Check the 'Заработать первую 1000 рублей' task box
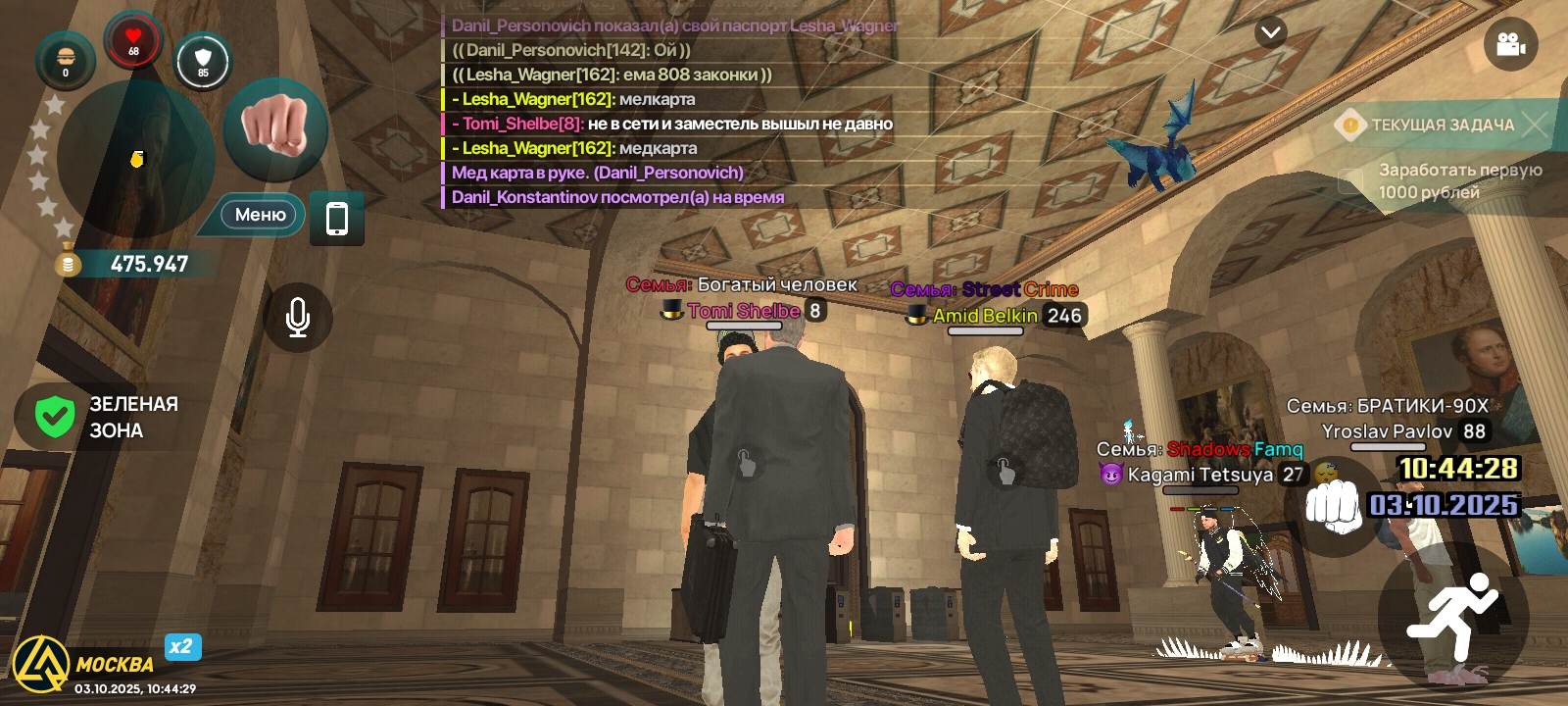1568x706 pixels. [1352, 179]
